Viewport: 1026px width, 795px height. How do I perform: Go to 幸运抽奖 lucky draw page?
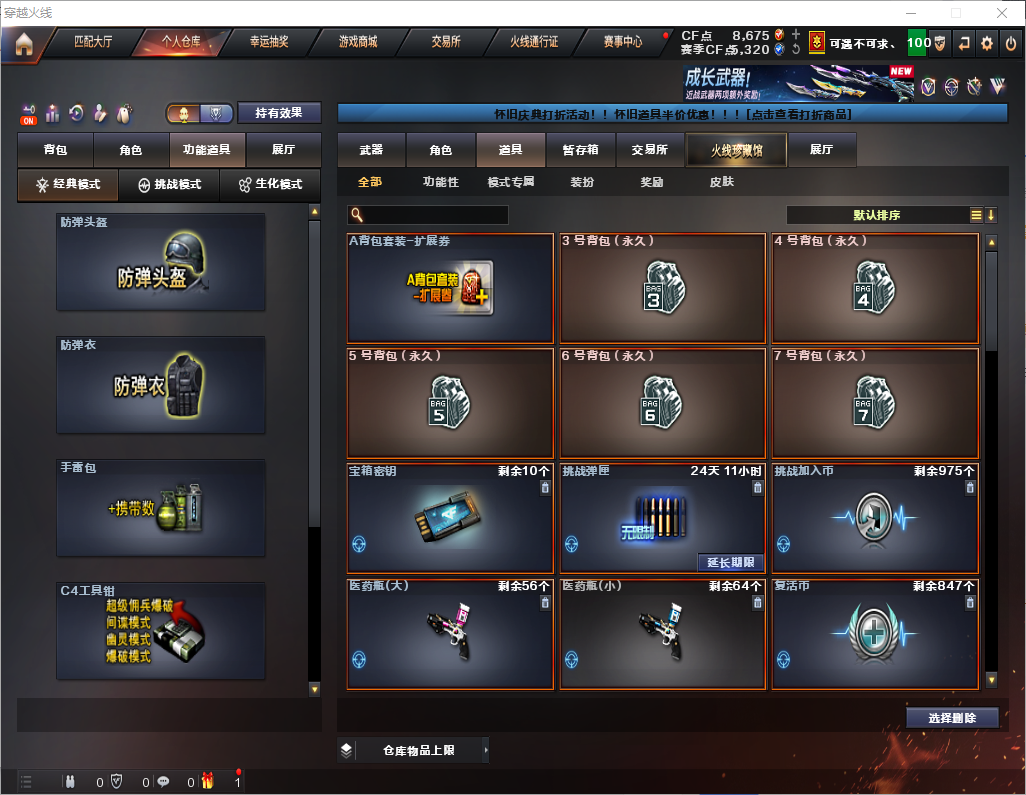pos(269,42)
